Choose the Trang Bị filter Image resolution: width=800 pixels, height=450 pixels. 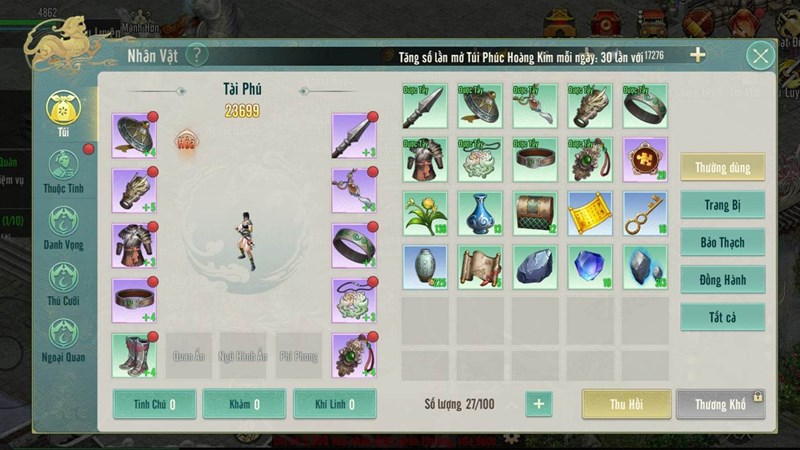pos(722,205)
